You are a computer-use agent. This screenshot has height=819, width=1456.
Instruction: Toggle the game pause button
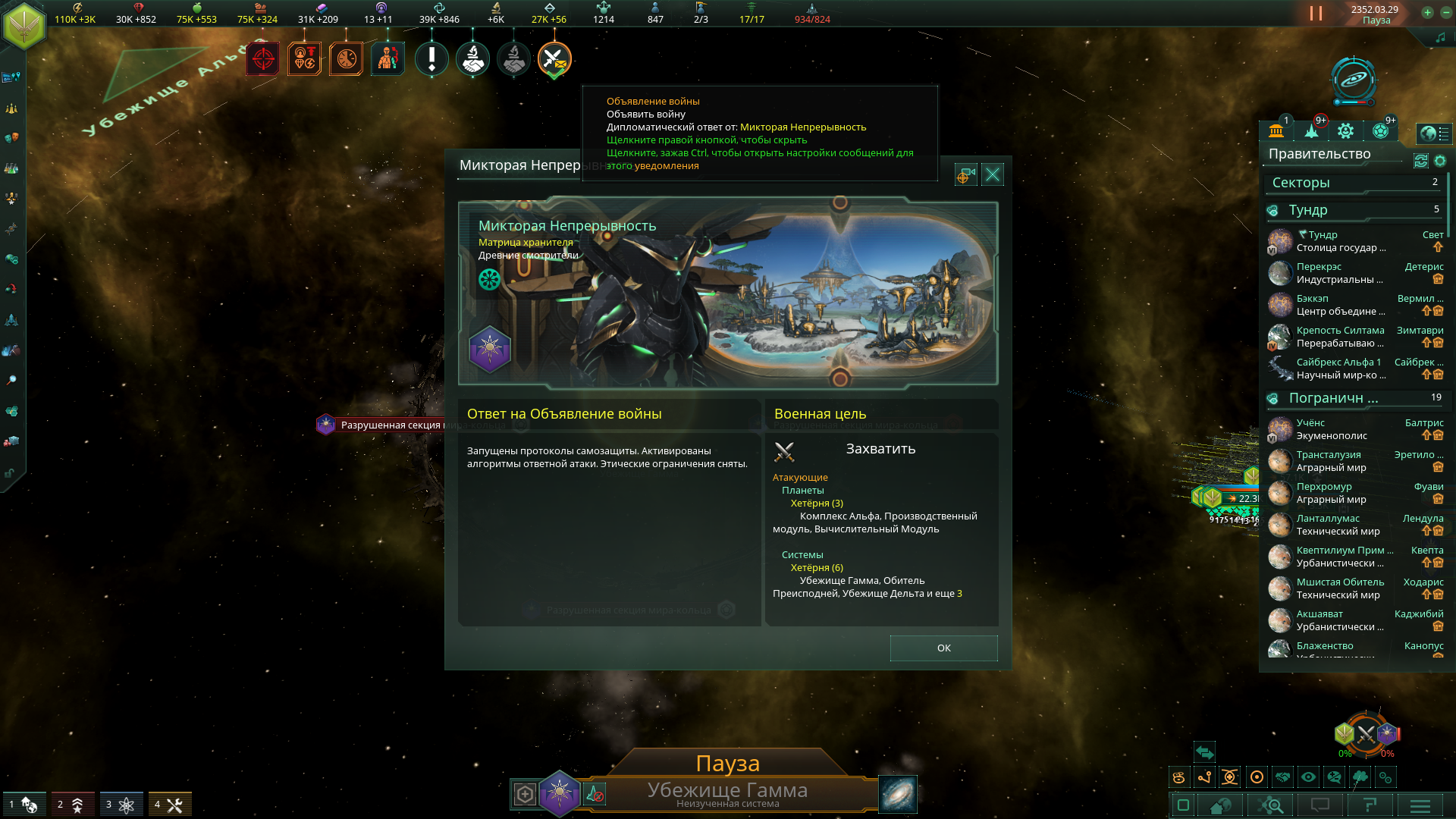[x=1316, y=14]
